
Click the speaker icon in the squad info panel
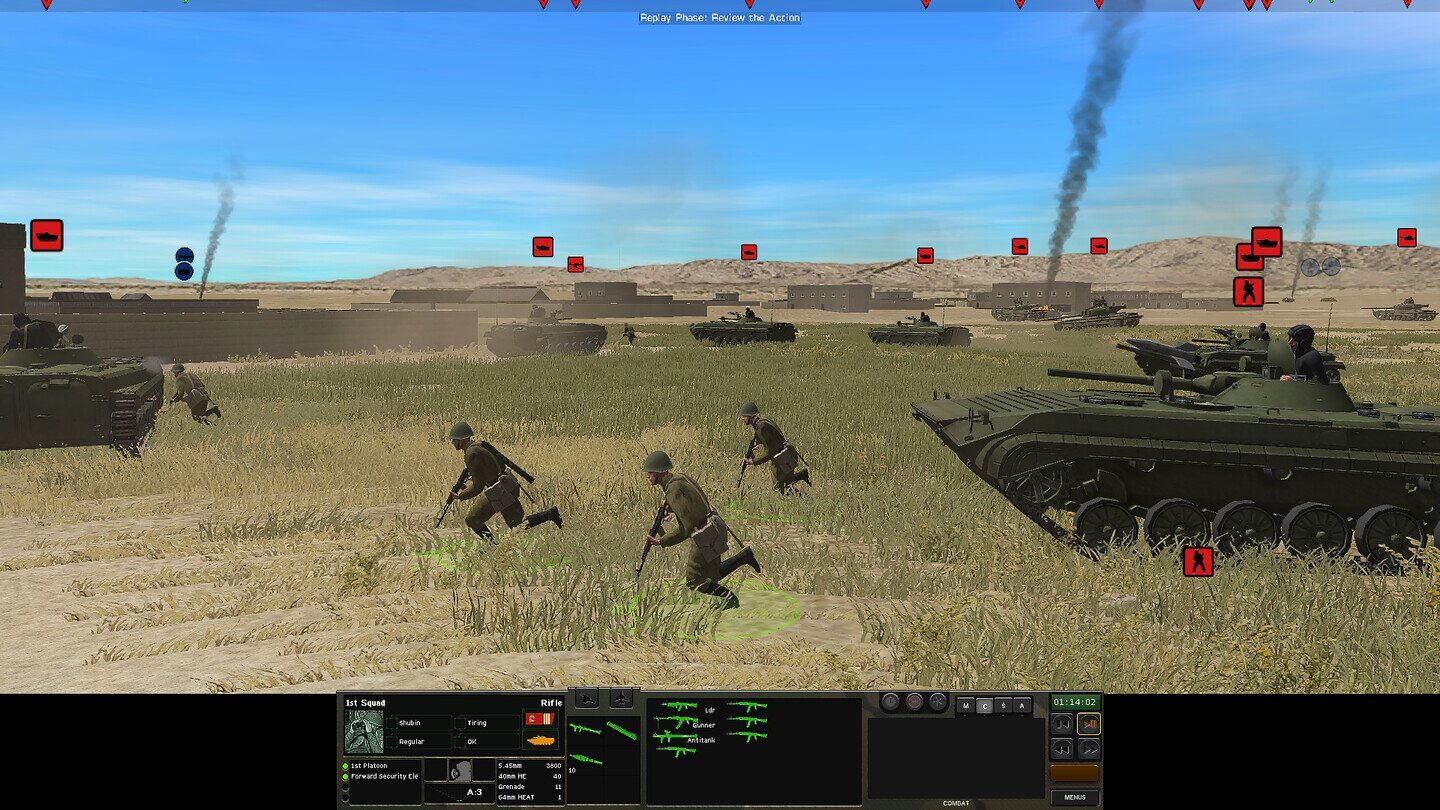tap(460, 773)
